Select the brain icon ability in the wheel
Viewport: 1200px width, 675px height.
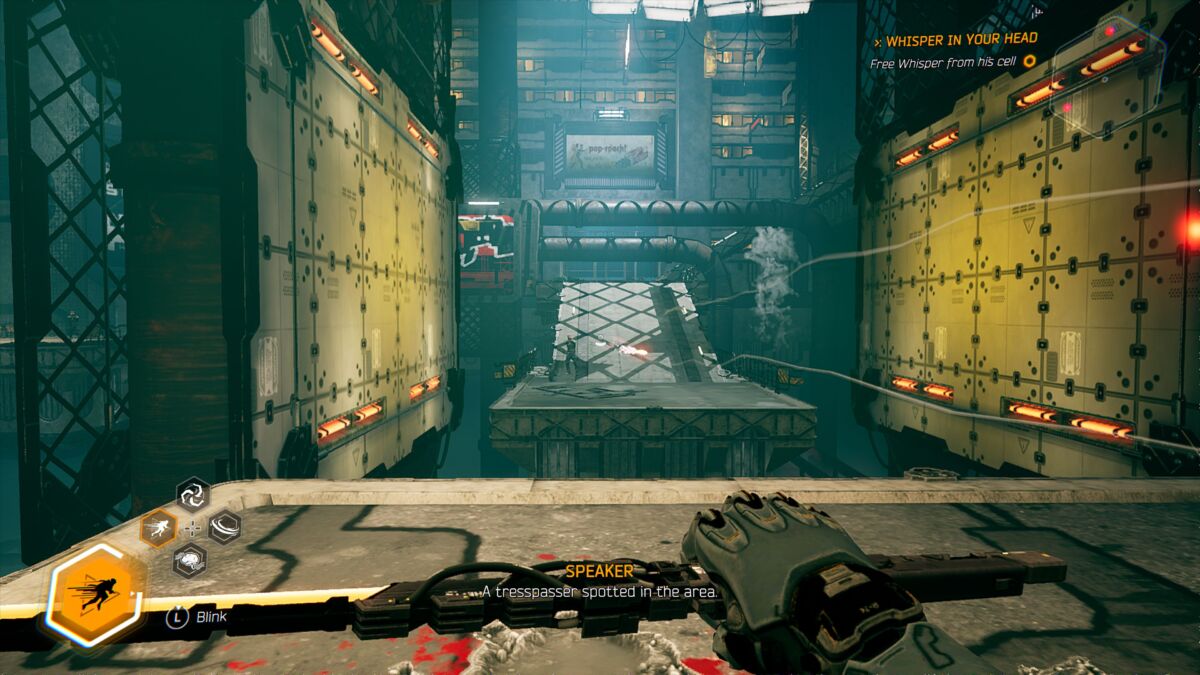(190, 560)
